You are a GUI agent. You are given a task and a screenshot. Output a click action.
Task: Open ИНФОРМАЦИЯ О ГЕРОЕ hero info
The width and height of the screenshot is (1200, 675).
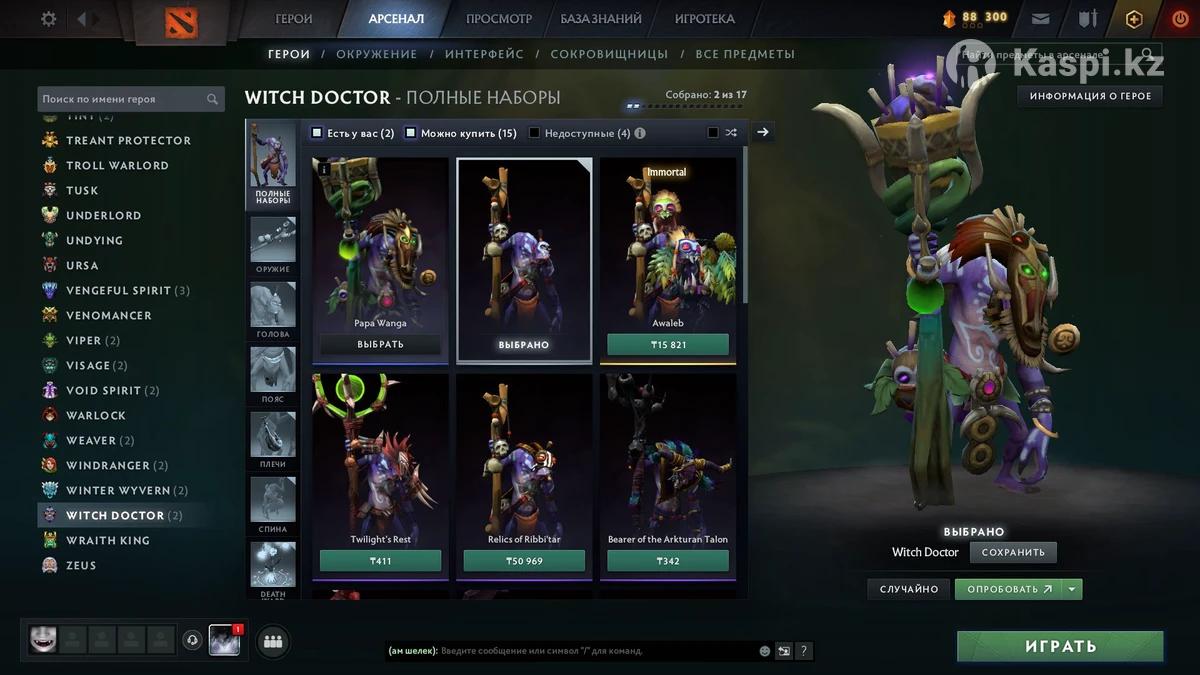click(1090, 96)
